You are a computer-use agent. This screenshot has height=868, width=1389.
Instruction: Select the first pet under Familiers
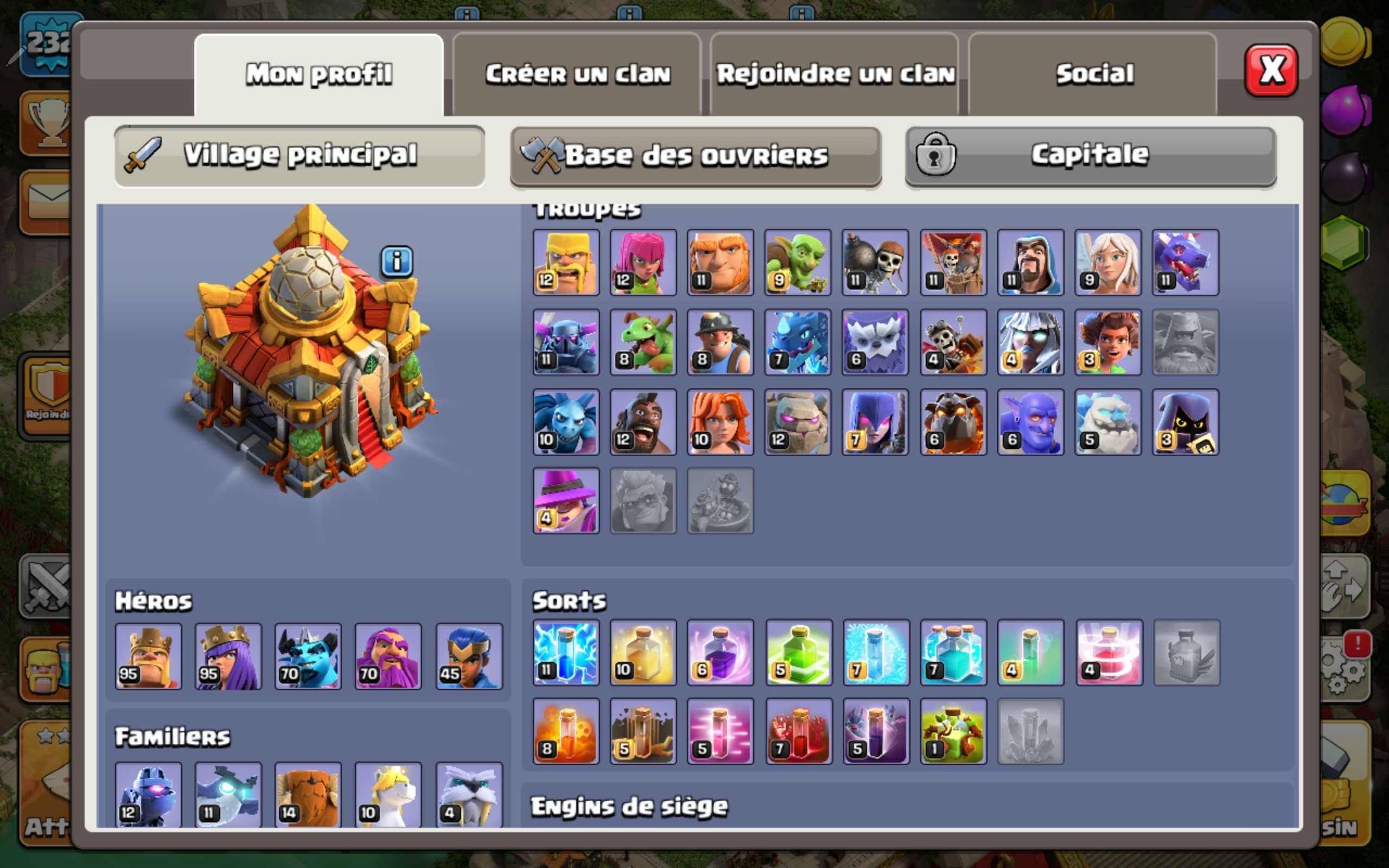click(148, 795)
